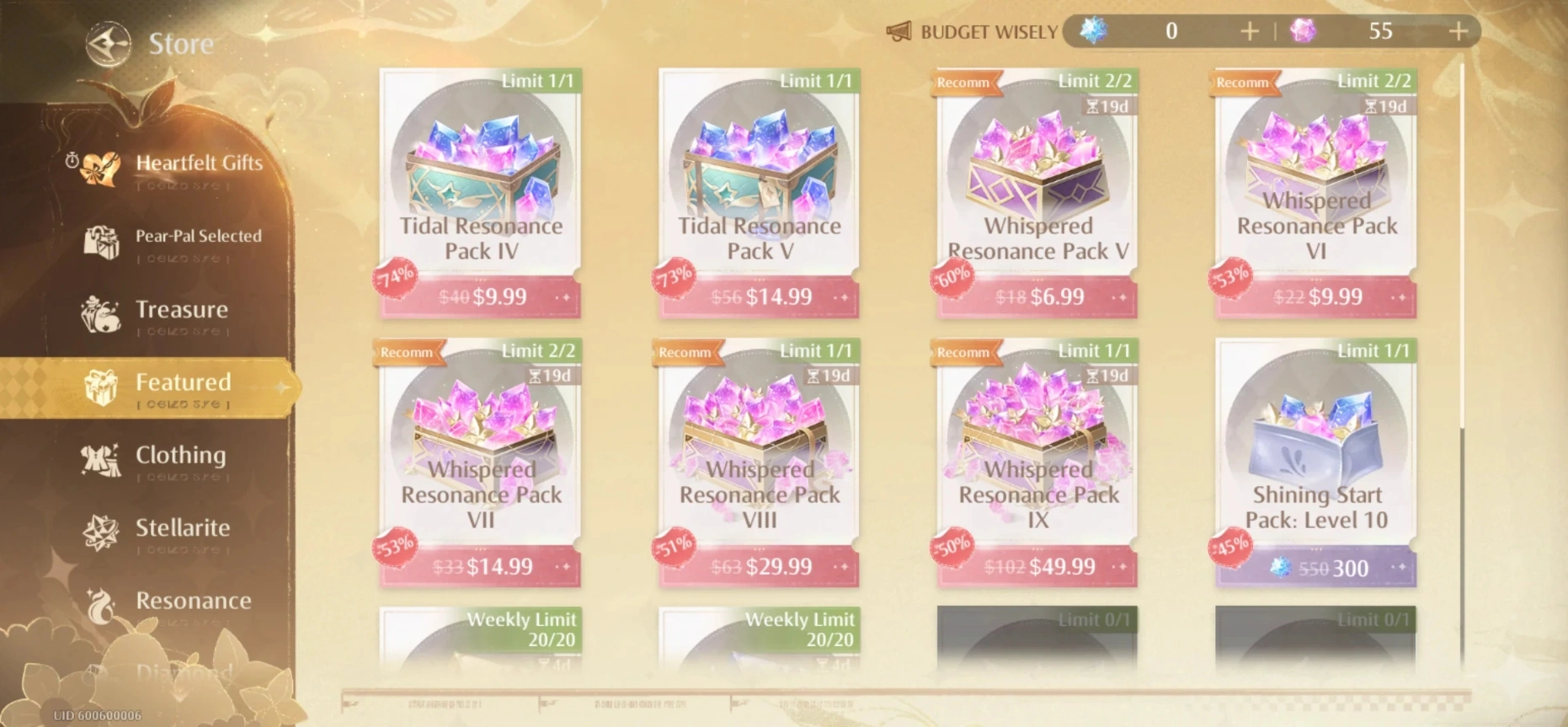Top up pink diamond currency

pos(1459,32)
